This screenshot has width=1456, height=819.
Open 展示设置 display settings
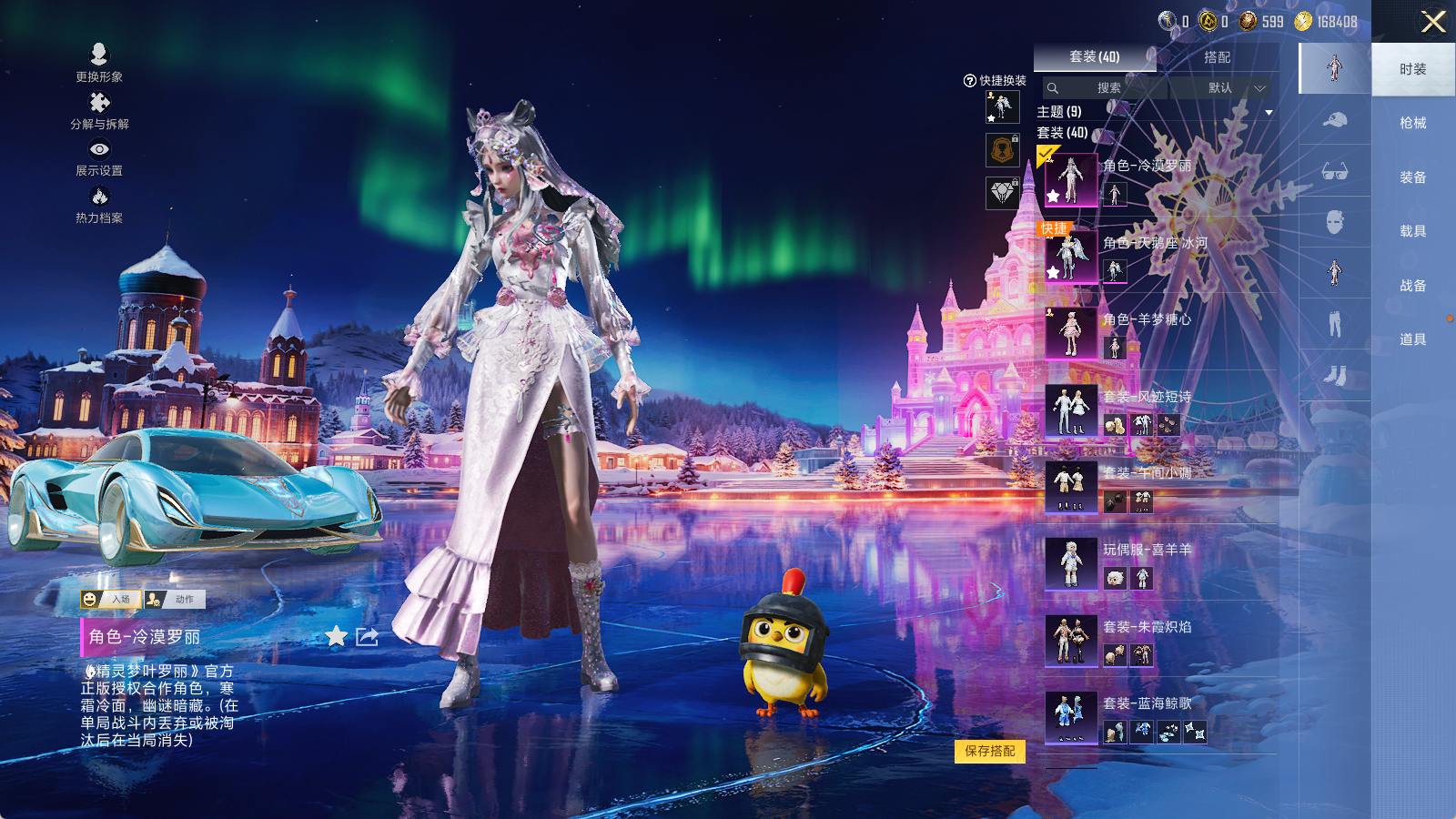99,157
